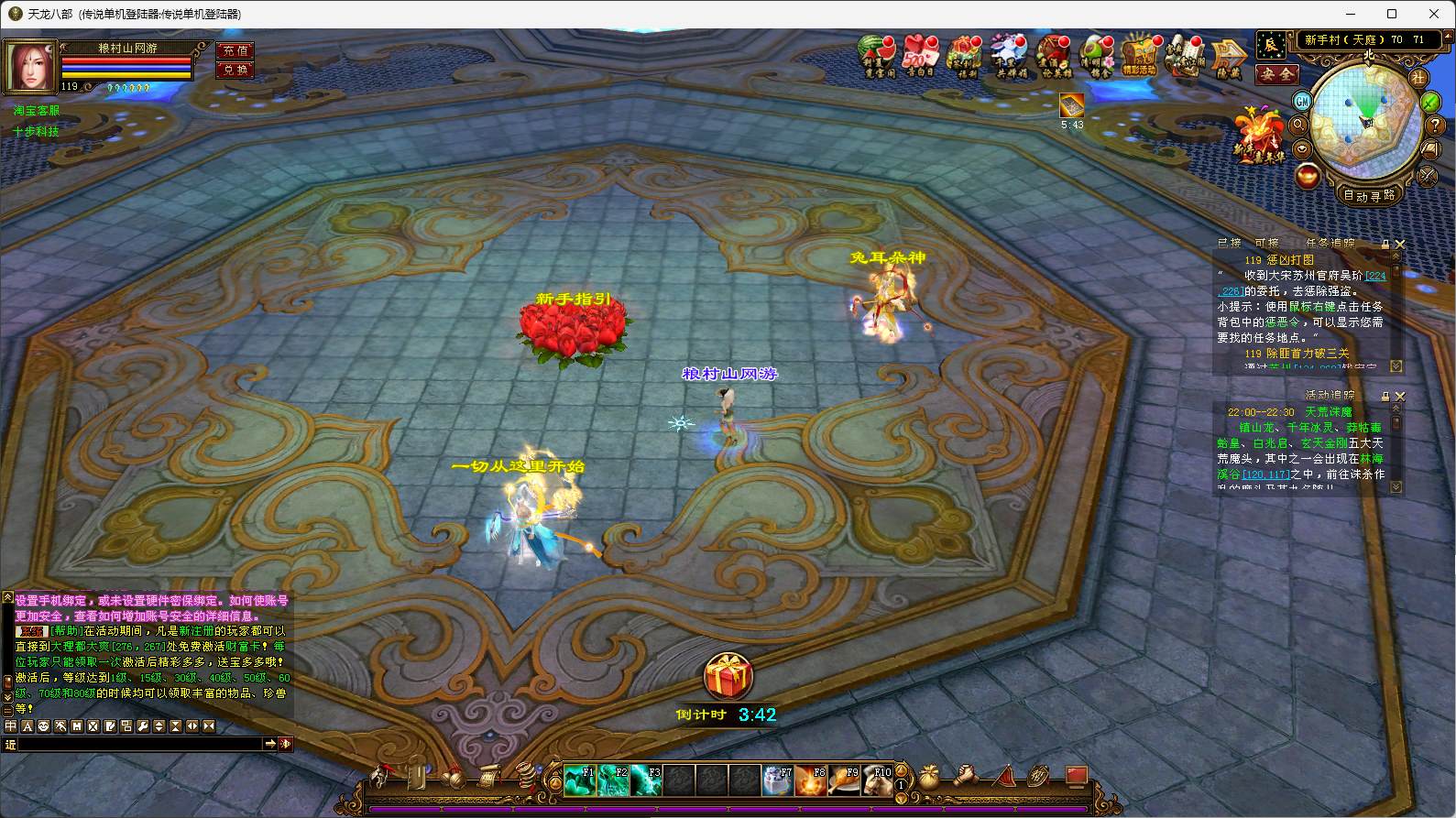Toggle the 安全 safe mode button

tap(1275, 74)
